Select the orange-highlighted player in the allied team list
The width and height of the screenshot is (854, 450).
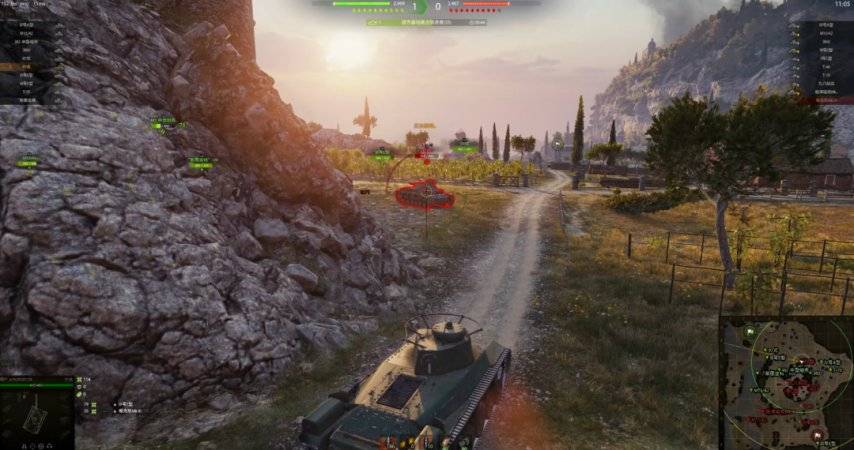click(x=20, y=66)
